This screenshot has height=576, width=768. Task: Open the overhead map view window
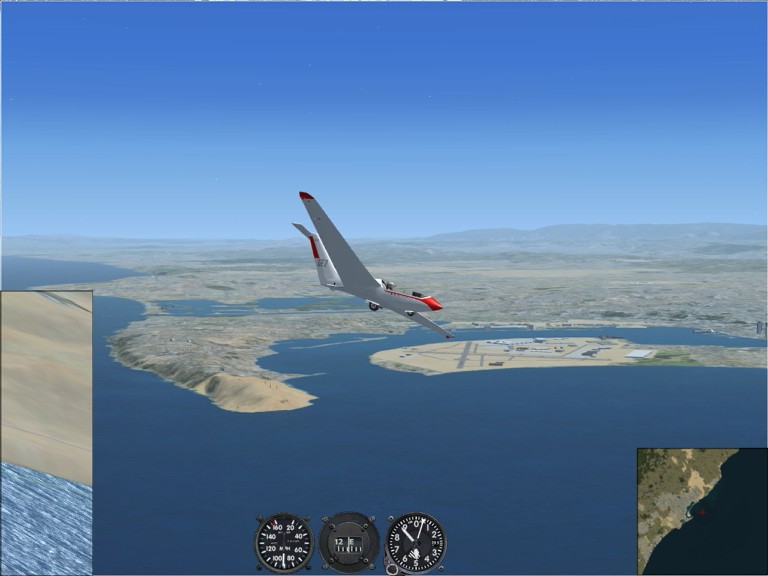[x=702, y=511]
